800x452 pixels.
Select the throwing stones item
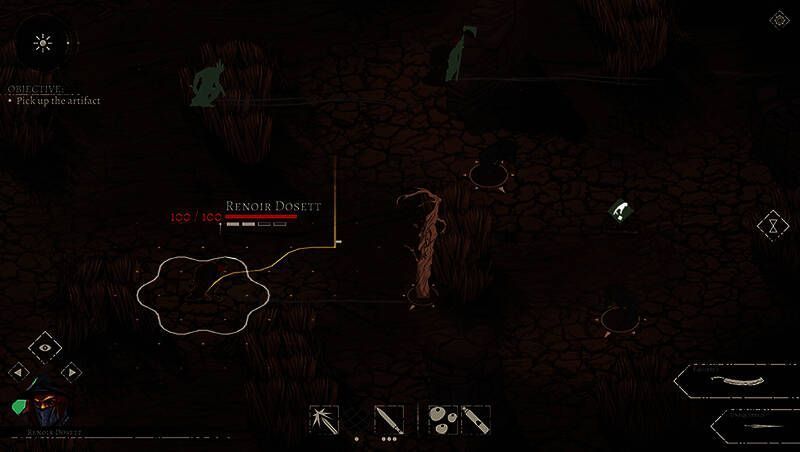(442, 419)
